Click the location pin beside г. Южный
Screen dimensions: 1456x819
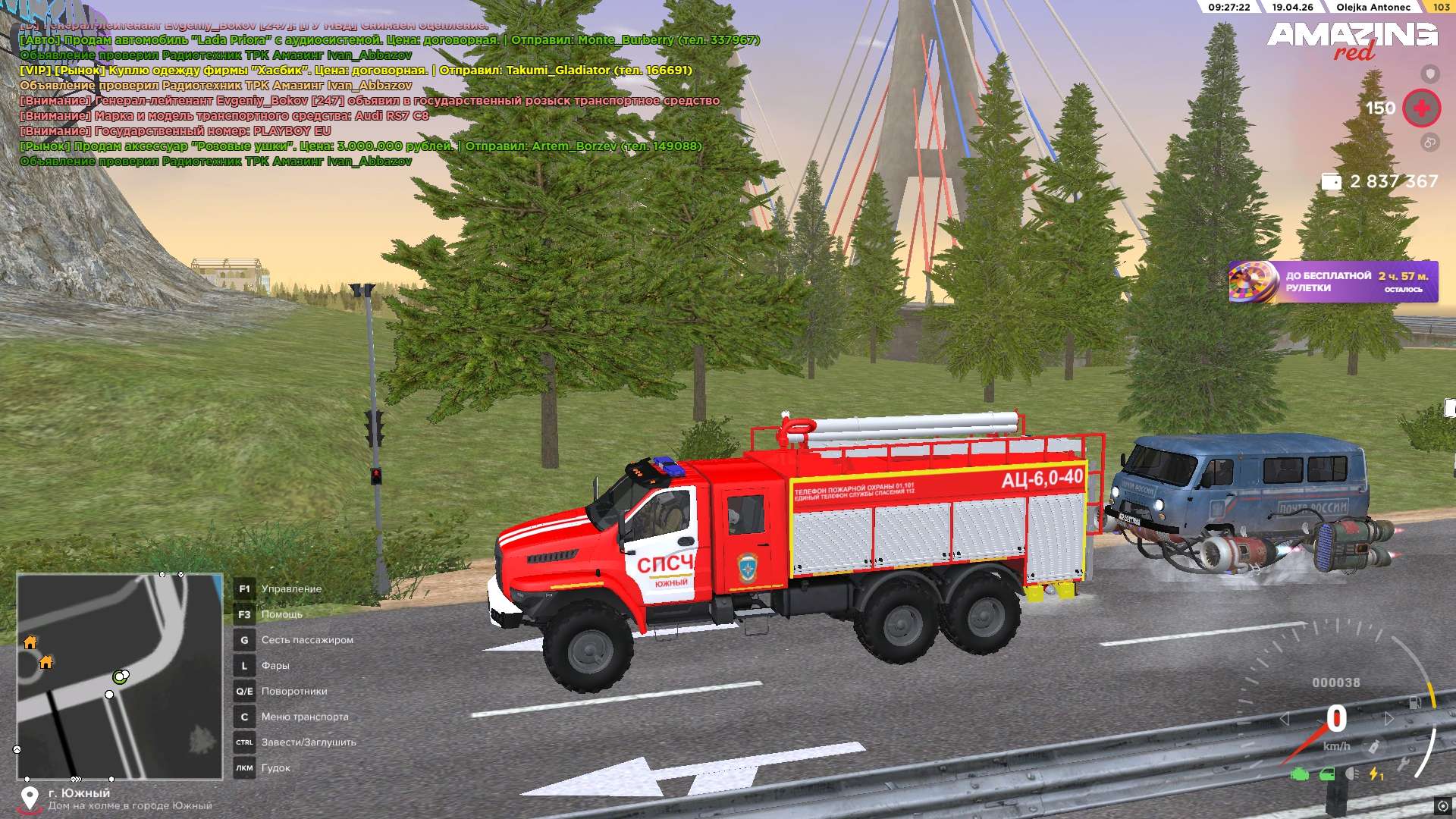pos(30,798)
